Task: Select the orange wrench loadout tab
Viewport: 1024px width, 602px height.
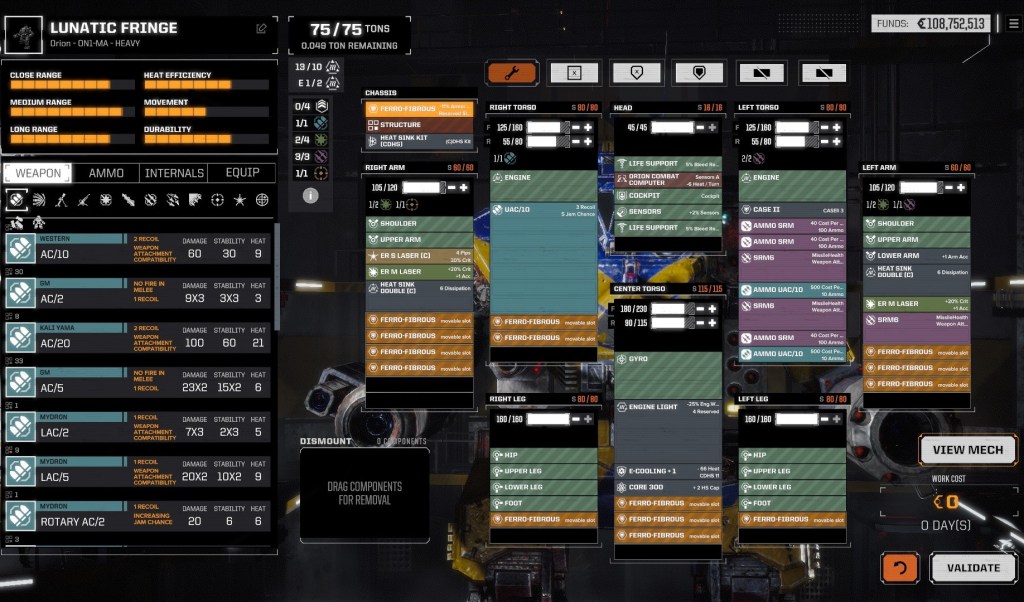Action: pos(512,73)
